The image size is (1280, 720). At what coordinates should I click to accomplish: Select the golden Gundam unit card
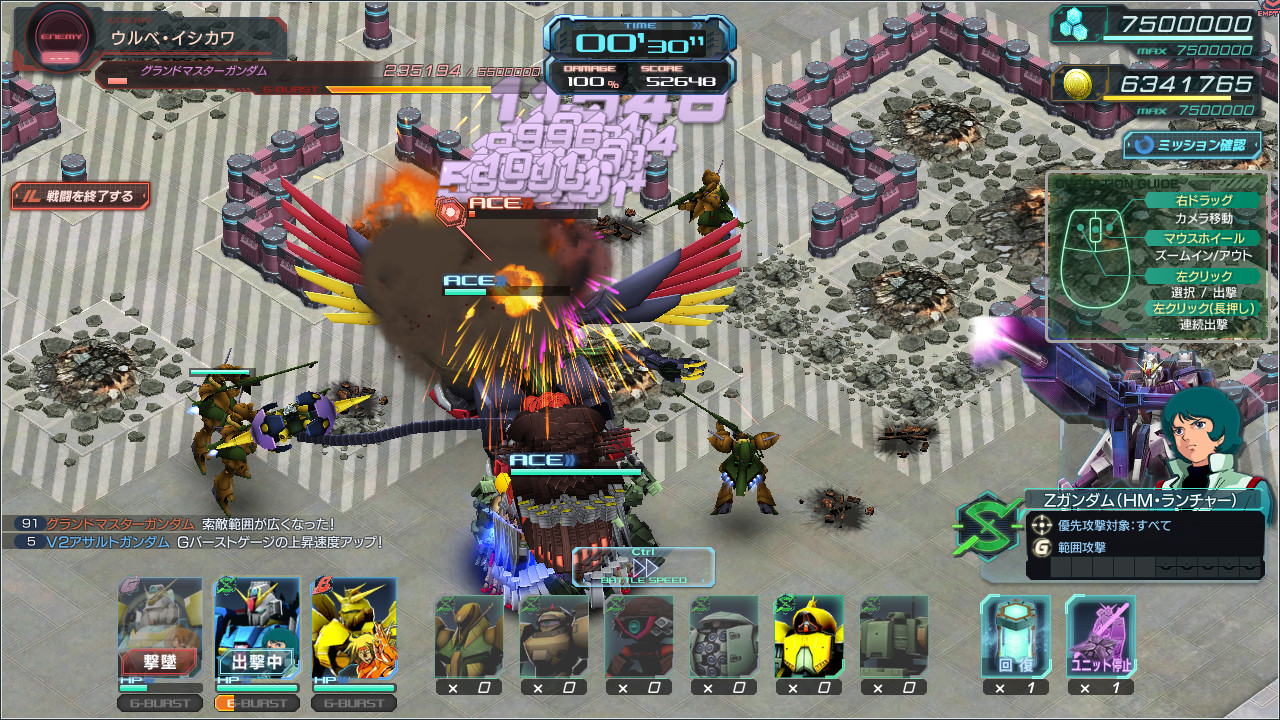coord(354,629)
